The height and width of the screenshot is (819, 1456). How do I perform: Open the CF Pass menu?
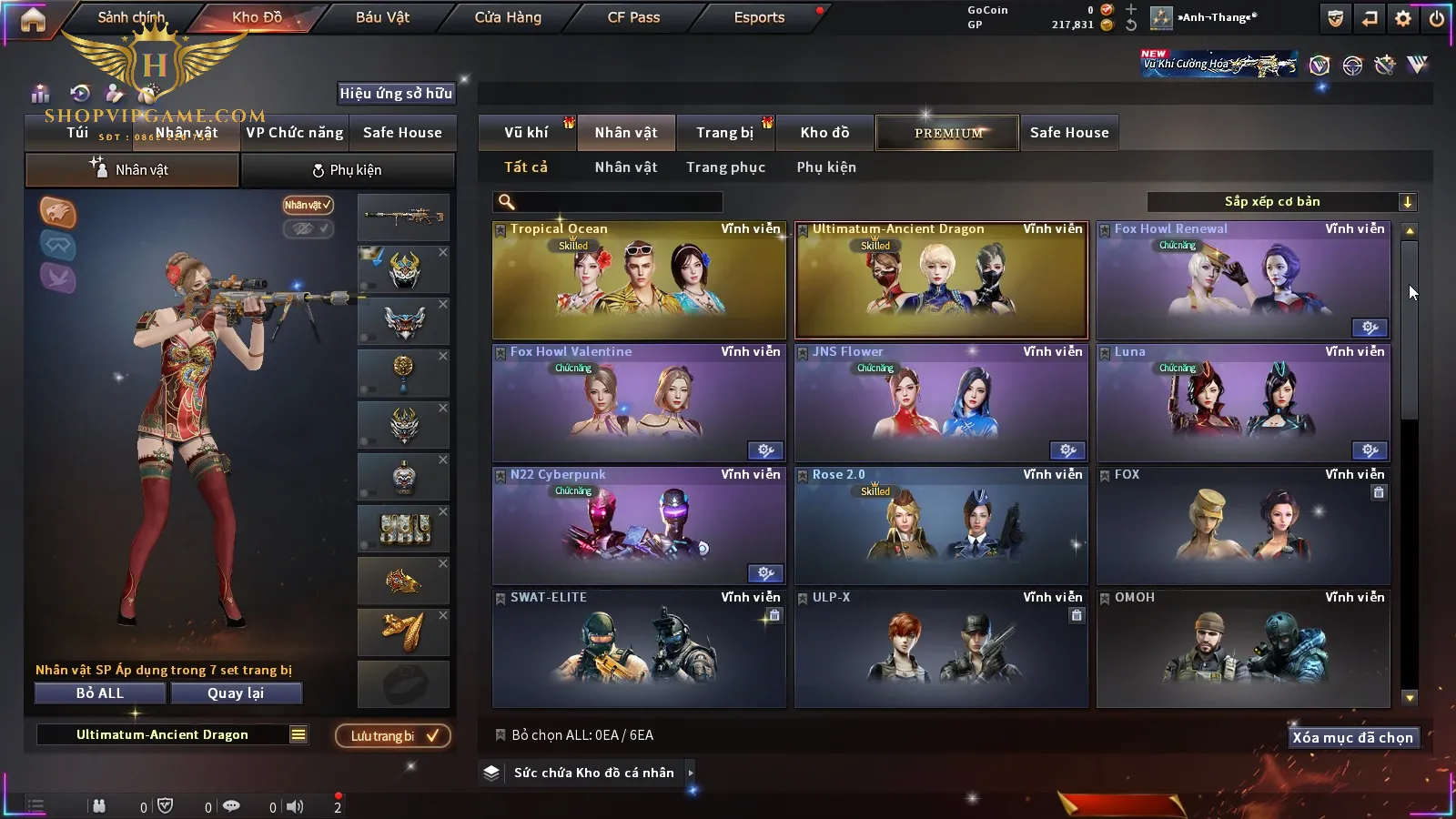(x=633, y=17)
